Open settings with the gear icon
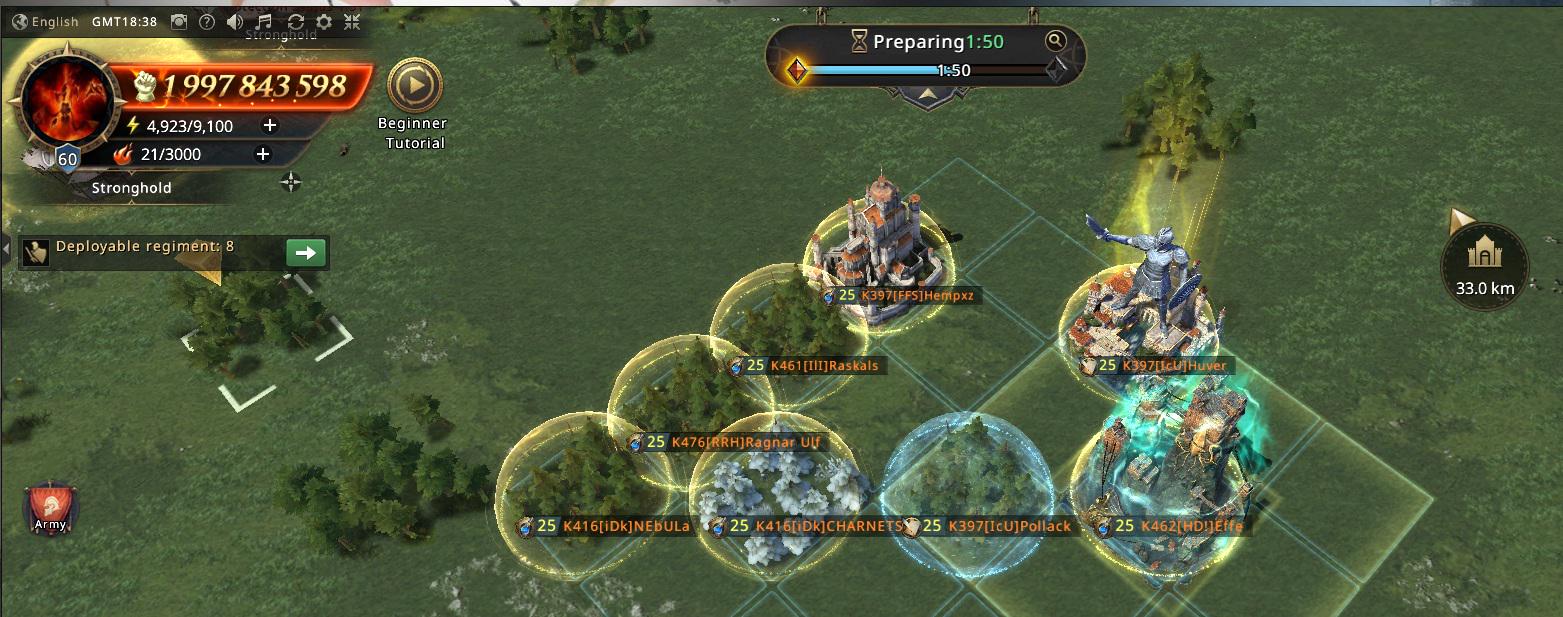 pyautogui.click(x=324, y=22)
